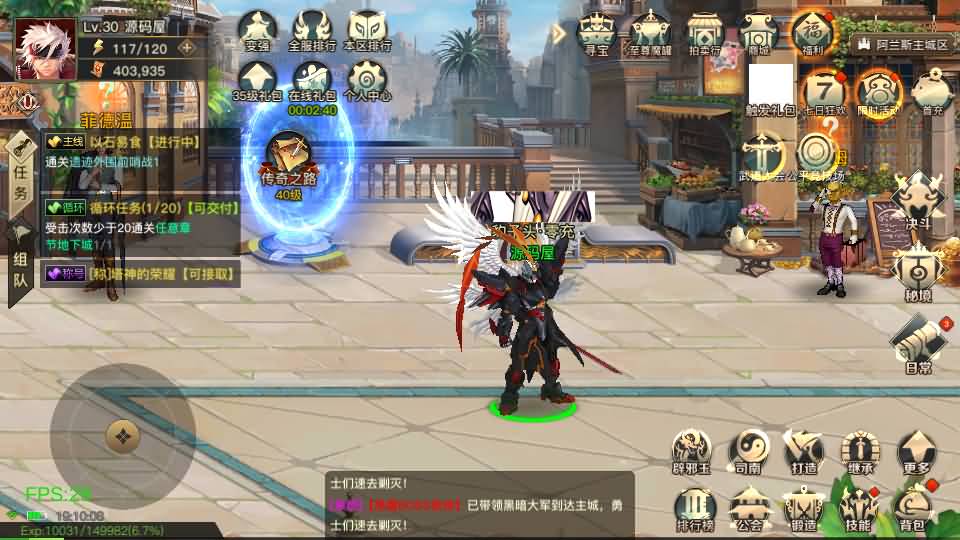The image size is (960, 540).
Task: Open the 秘境 secret realm icon
Action: 916,269
